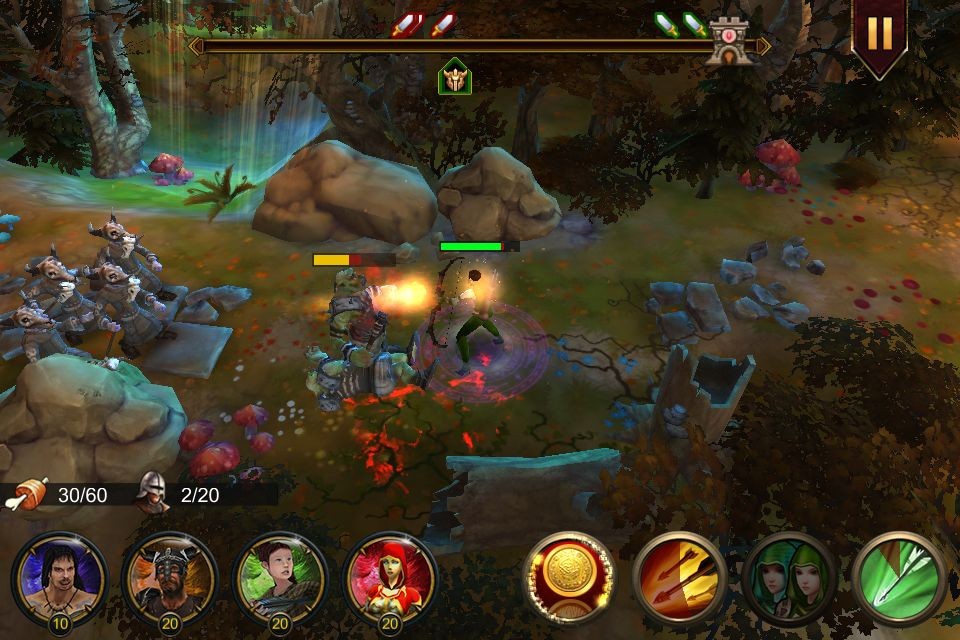Pause the game with the banner button
Image resolution: width=960 pixels, height=640 pixels.
pyautogui.click(x=879, y=33)
